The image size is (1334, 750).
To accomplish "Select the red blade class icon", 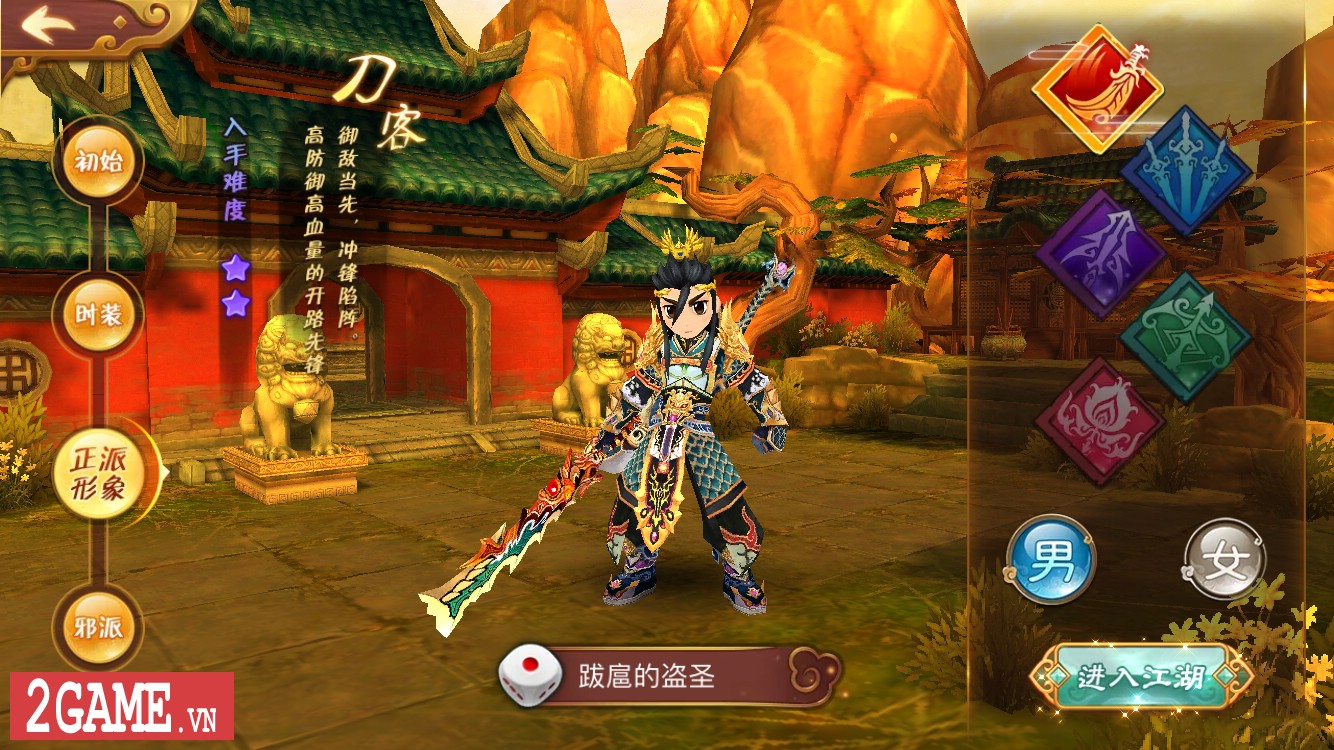I will pyautogui.click(x=1098, y=88).
